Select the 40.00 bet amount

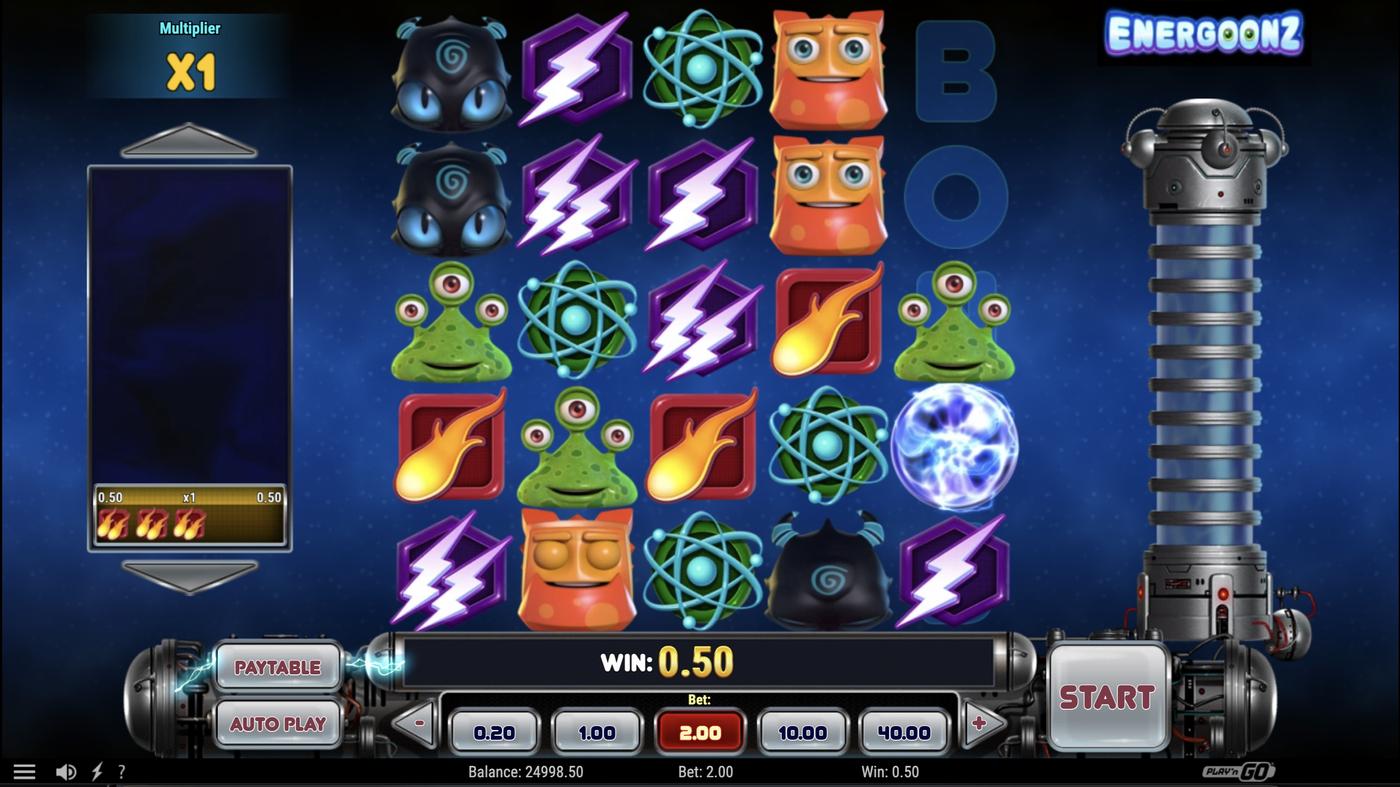pyautogui.click(x=904, y=731)
